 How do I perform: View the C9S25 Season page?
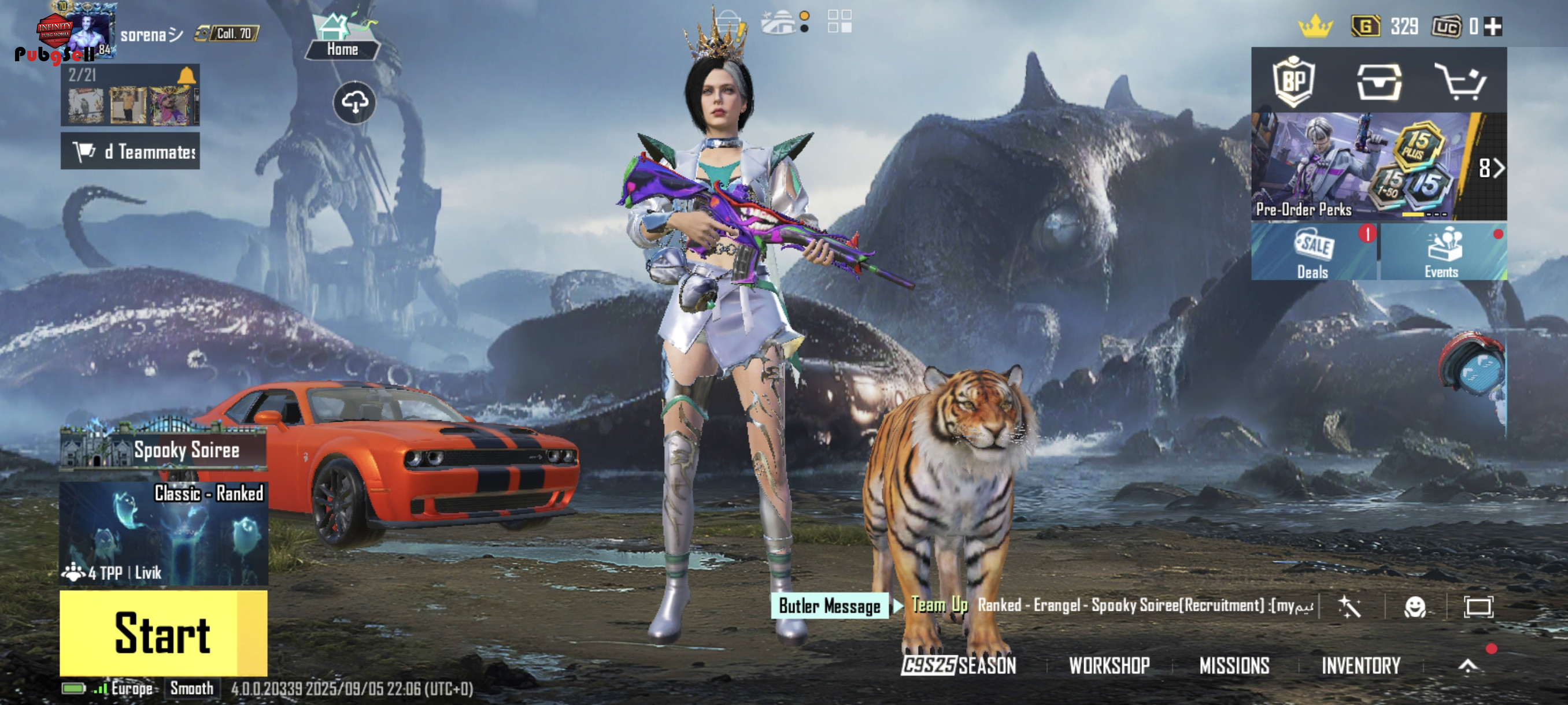(959, 666)
